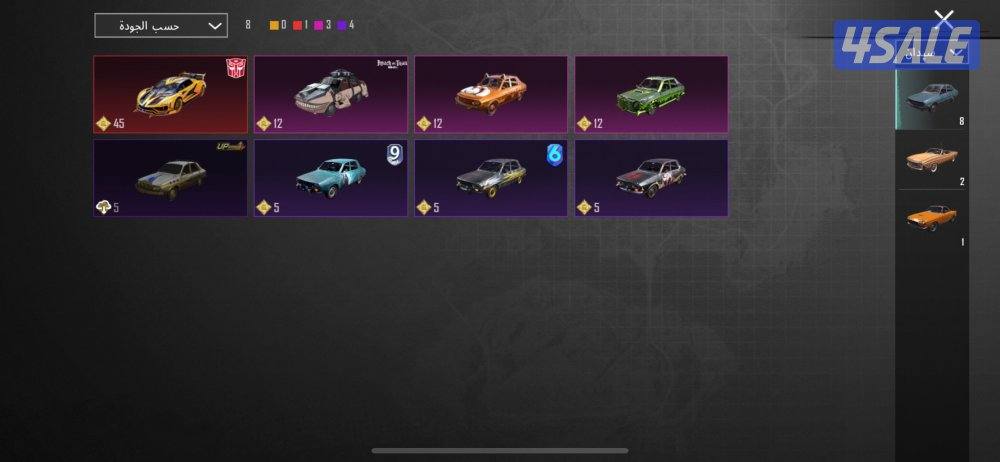Close the vehicle skins screen
This screenshot has height=462, width=1000.
[x=943, y=17]
